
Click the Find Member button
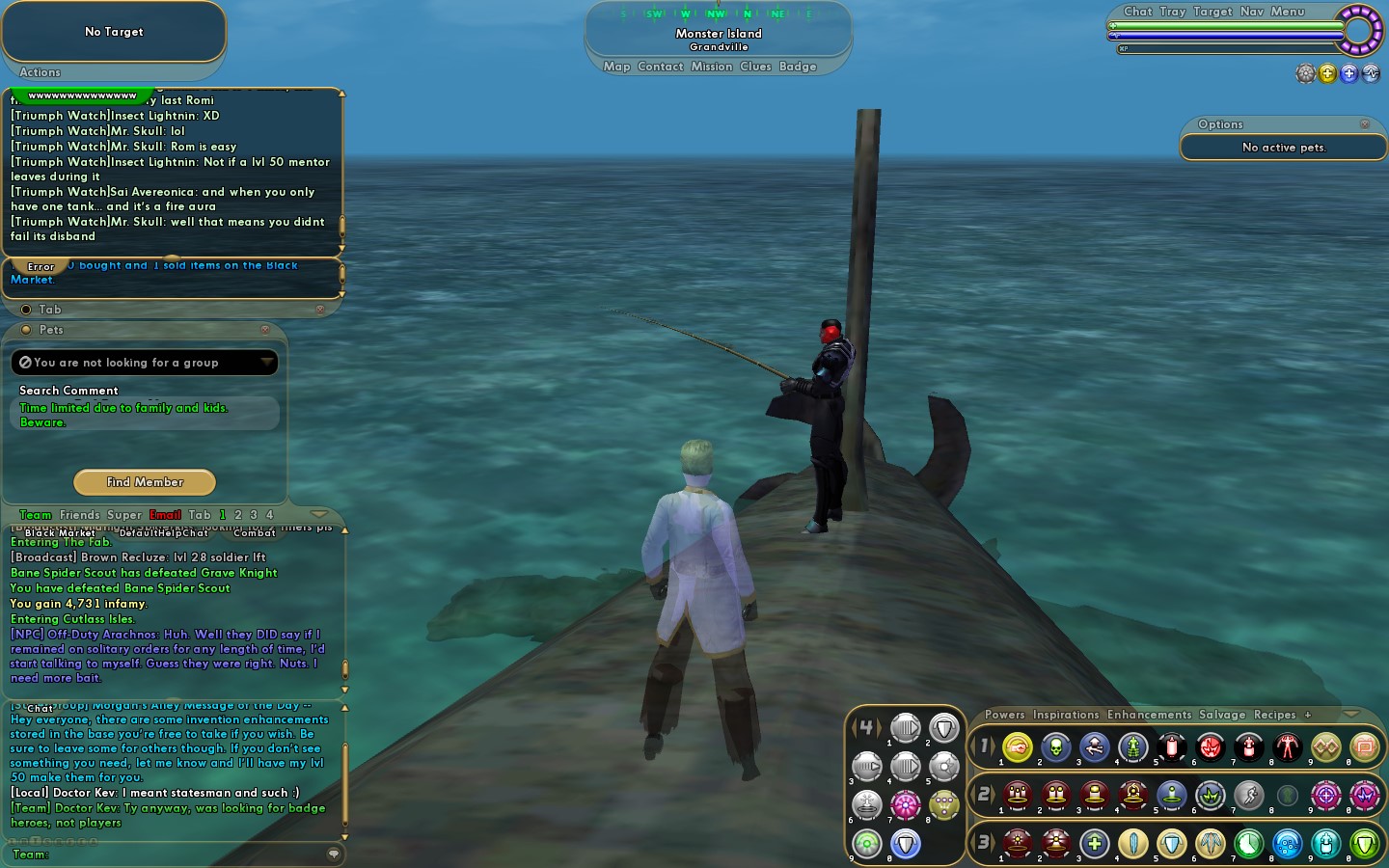pos(145,482)
